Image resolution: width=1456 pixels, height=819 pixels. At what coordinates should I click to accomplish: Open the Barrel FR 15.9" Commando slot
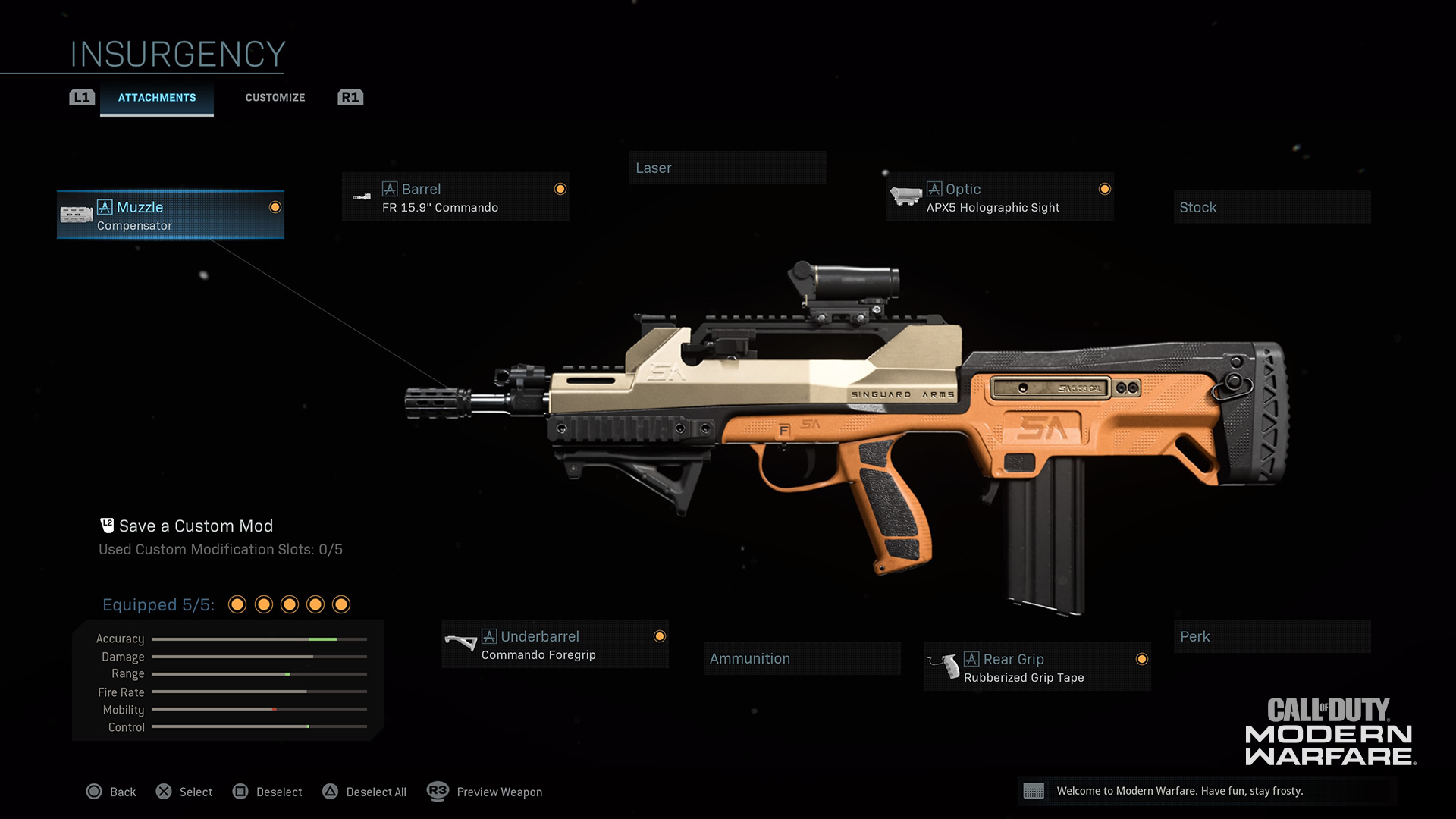455,197
